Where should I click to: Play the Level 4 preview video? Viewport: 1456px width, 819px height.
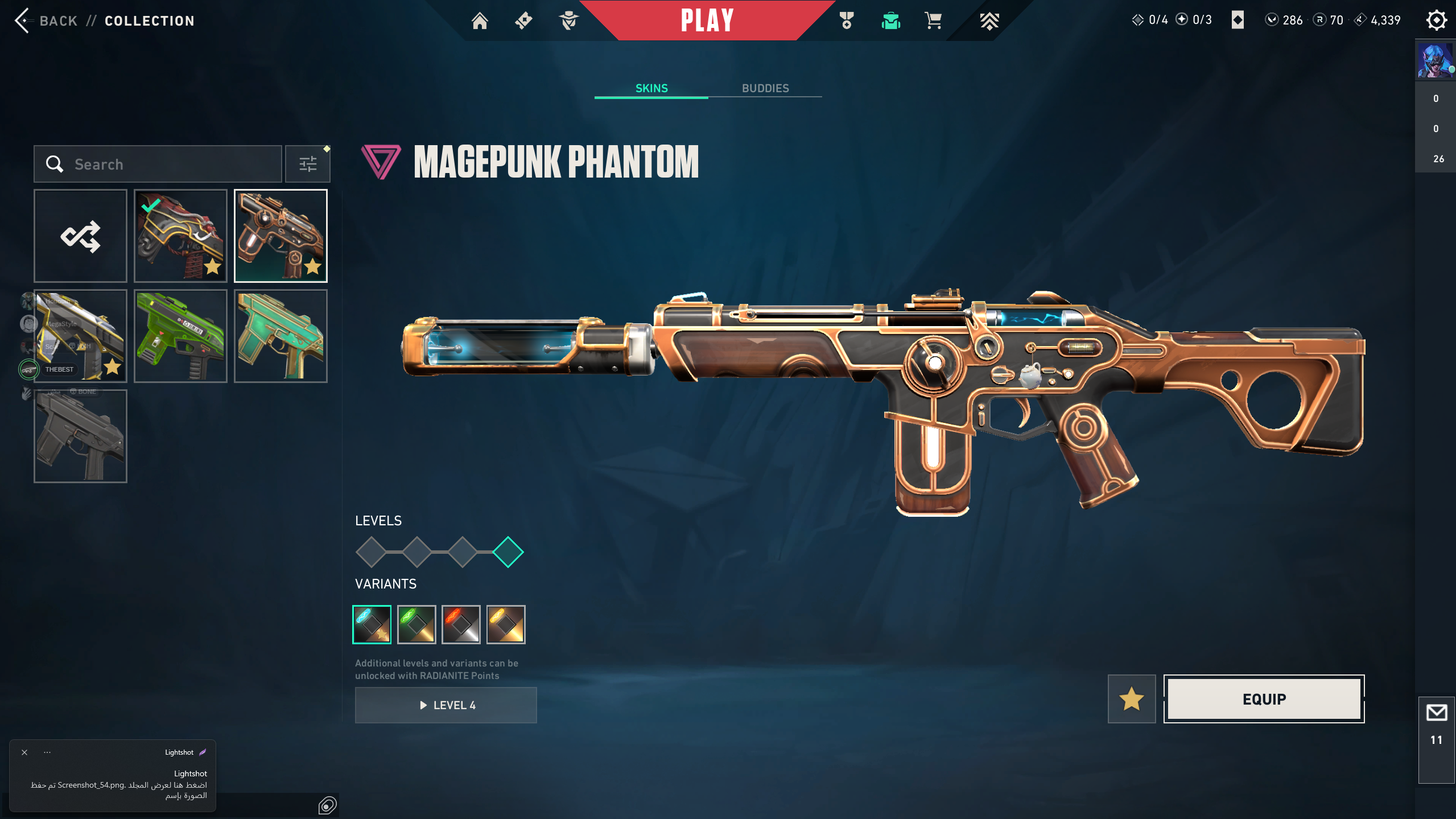tap(446, 705)
